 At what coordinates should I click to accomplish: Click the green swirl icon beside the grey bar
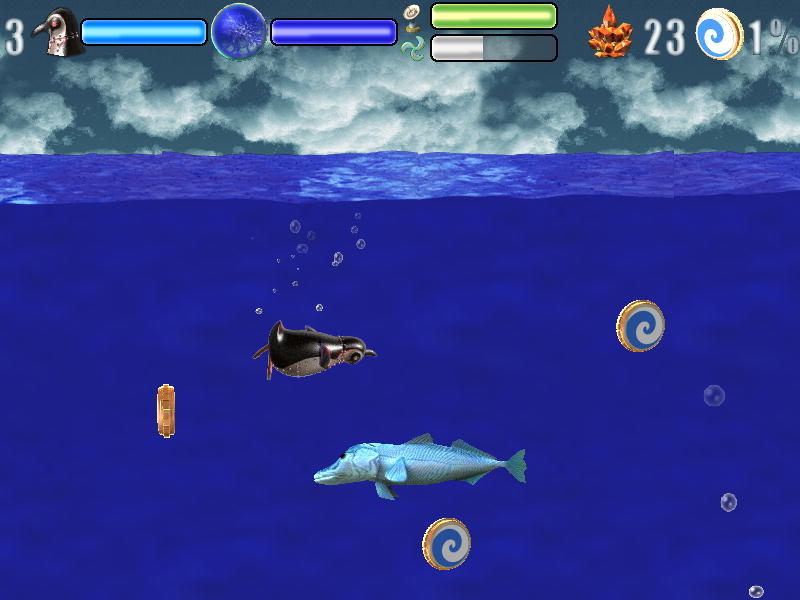414,49
